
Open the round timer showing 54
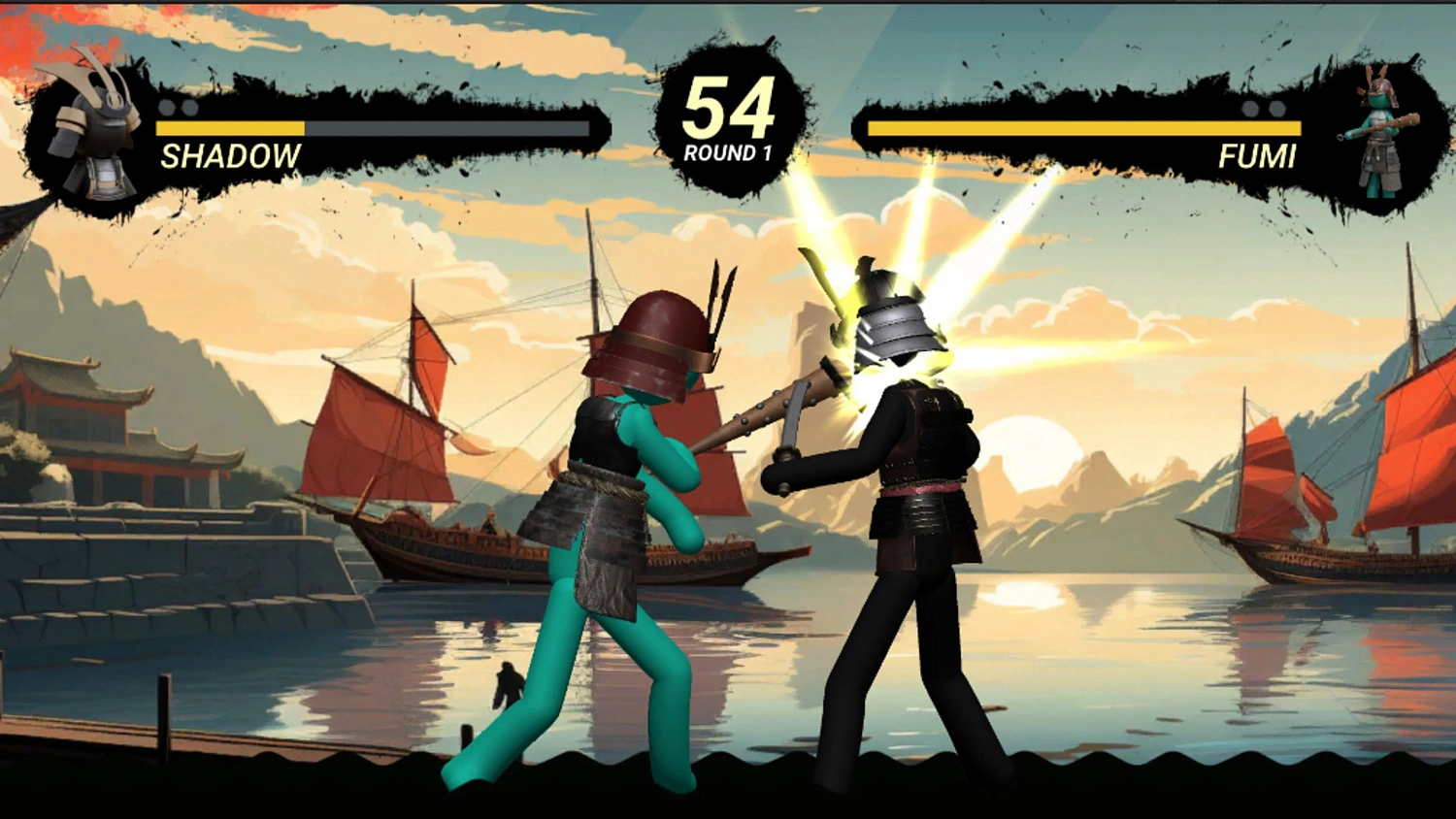tap(728, 107)
